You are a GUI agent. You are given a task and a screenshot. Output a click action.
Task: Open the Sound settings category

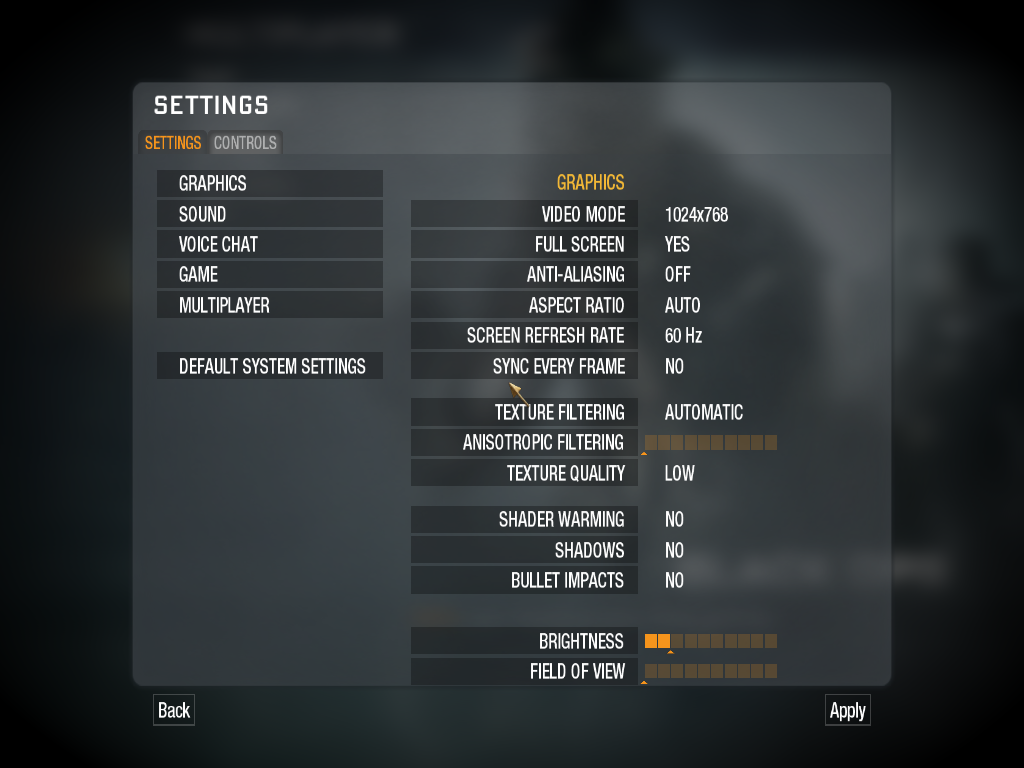click(269, 214)
